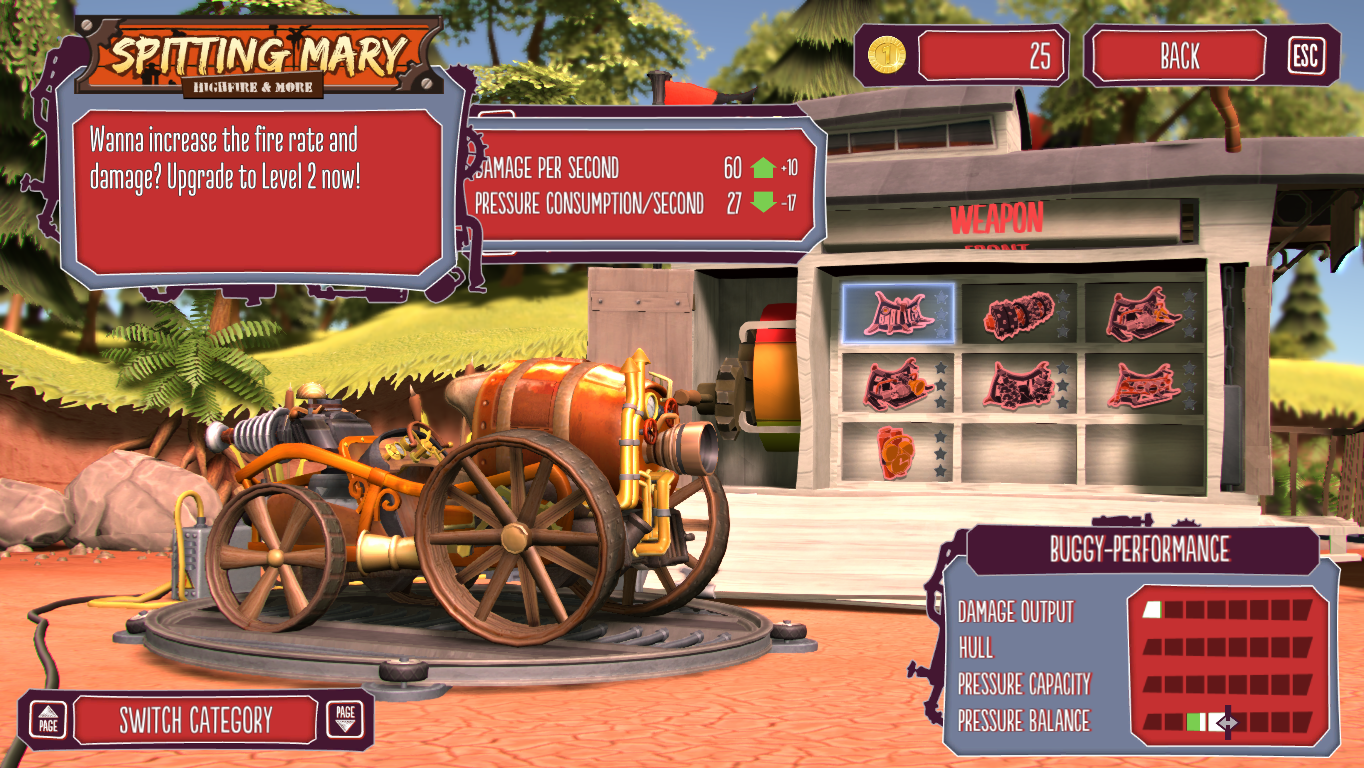The image size is (1364, 768).
Task: Select the highlighted Spitting Mary weapon slot
Action: 897,313
